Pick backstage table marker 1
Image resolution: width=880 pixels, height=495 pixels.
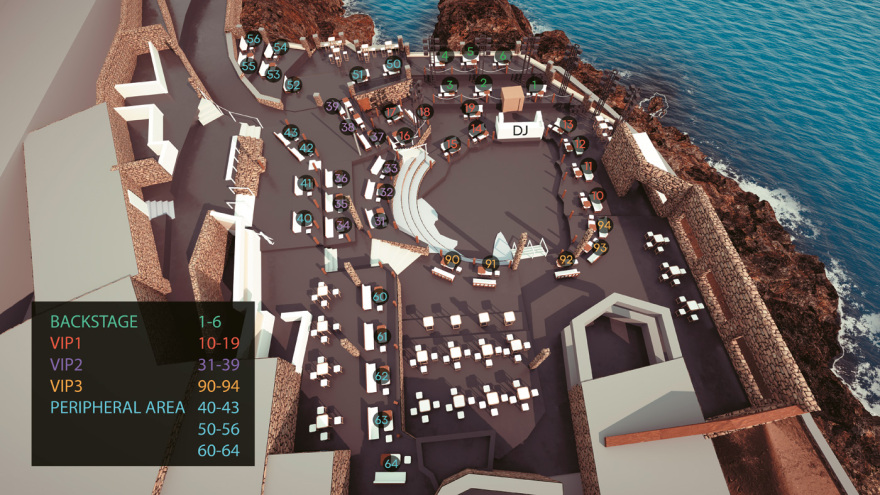[533, 84]
